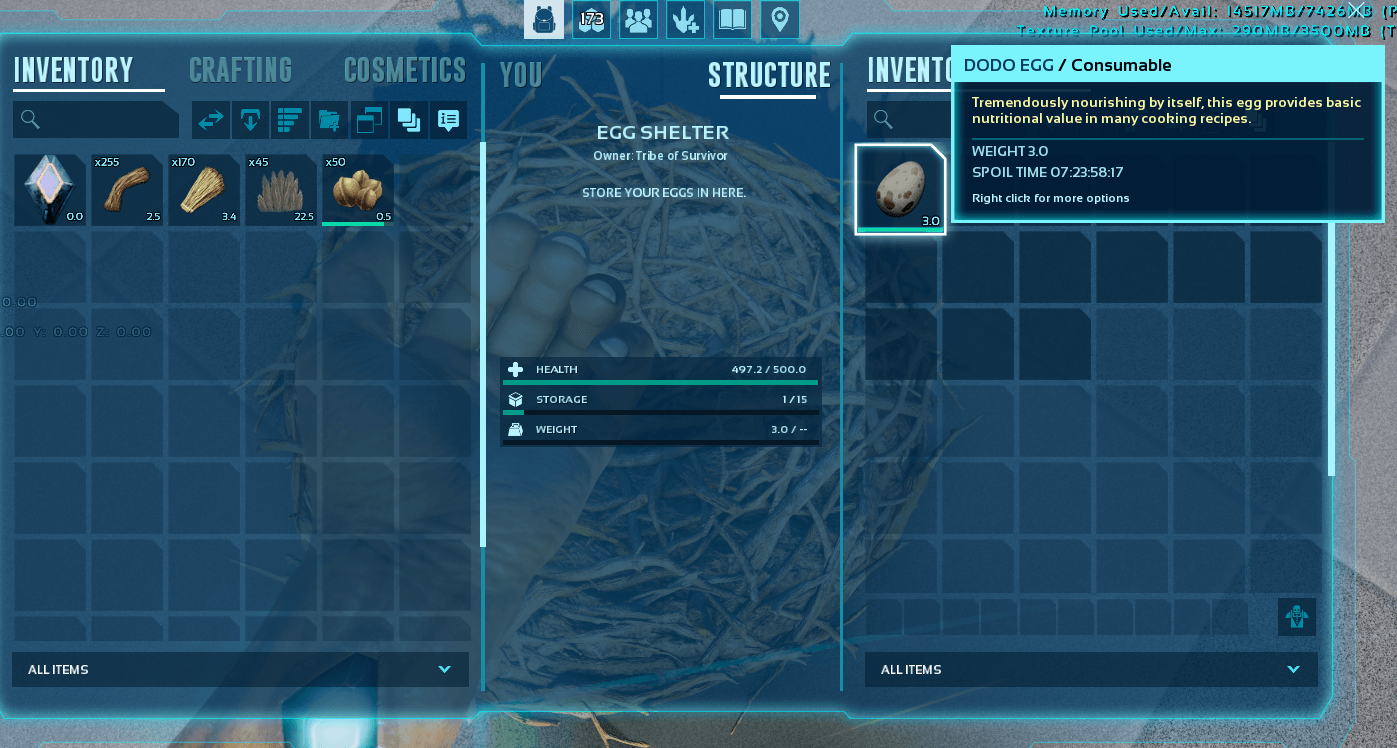This screenshot has height=748, width=1397.
Task: Select the wood stack of 255
Action: pyautogui.click(x=127, y=190)
